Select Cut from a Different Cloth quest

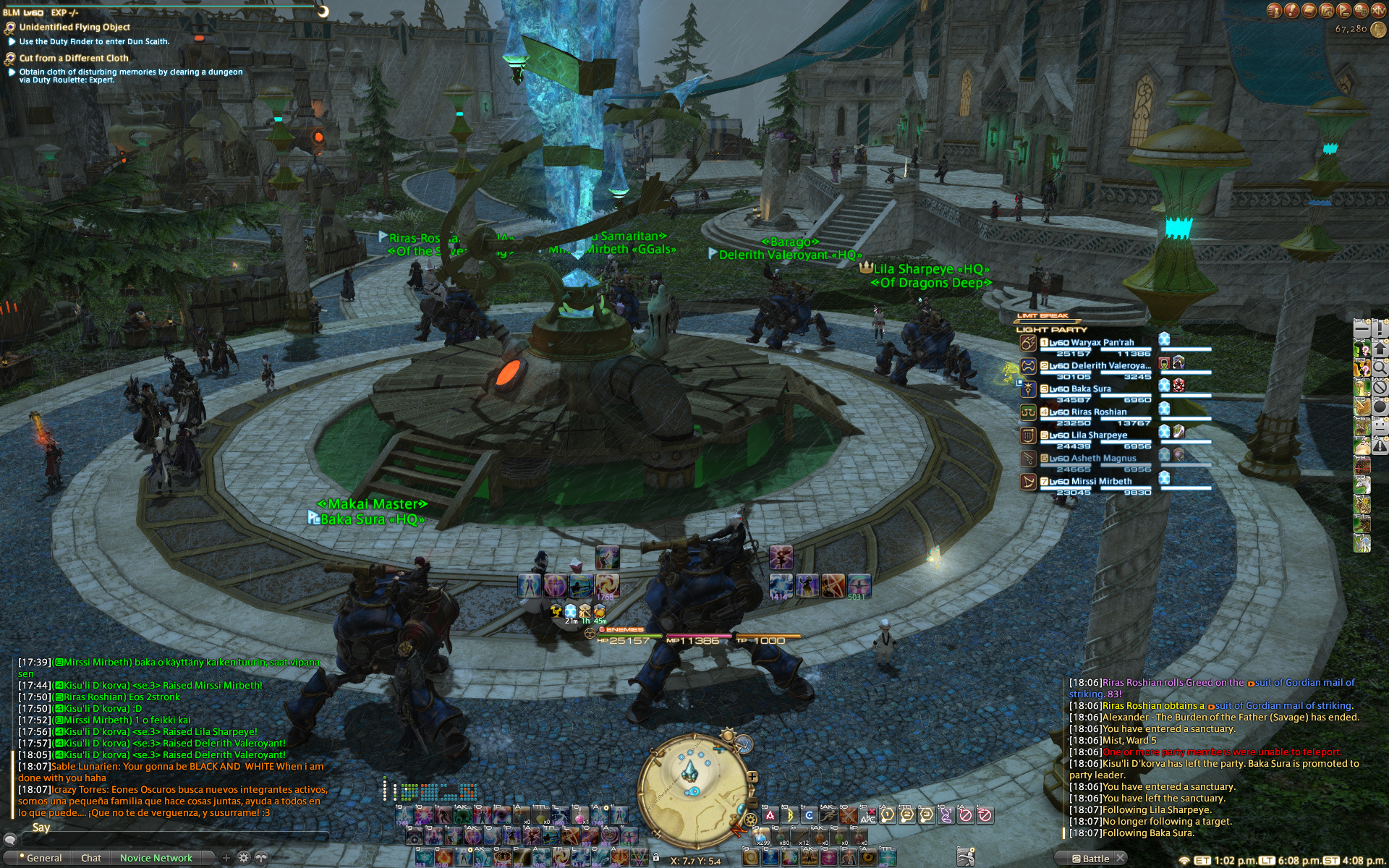point(73,58)
